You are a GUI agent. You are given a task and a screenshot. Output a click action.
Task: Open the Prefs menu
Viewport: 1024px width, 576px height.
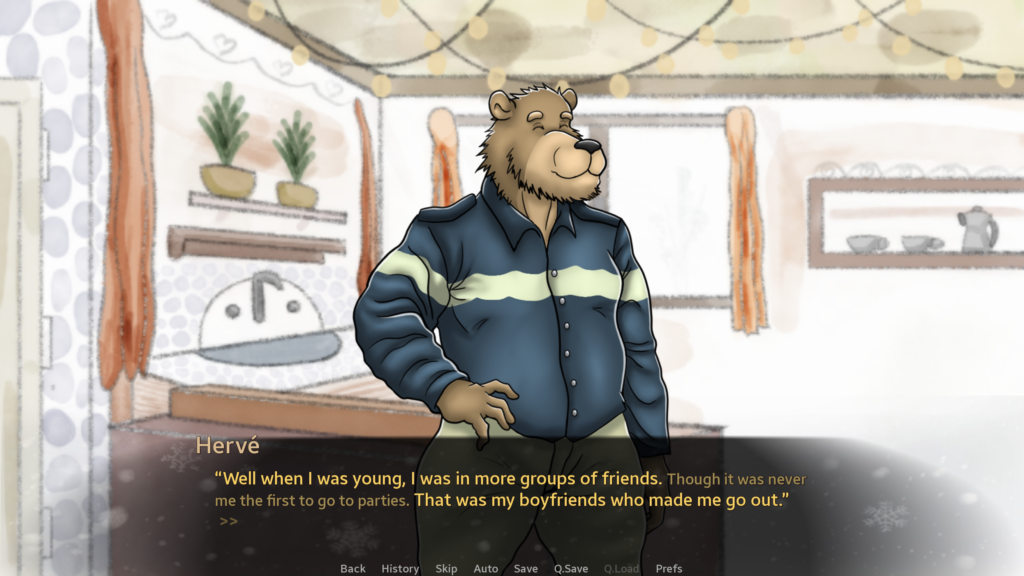[x=669, y=568]
